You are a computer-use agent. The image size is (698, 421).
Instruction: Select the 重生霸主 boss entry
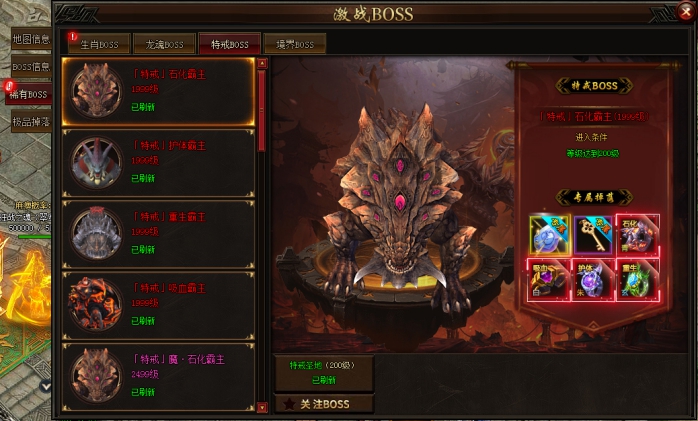pyautogui.click(x=159, y=233)
